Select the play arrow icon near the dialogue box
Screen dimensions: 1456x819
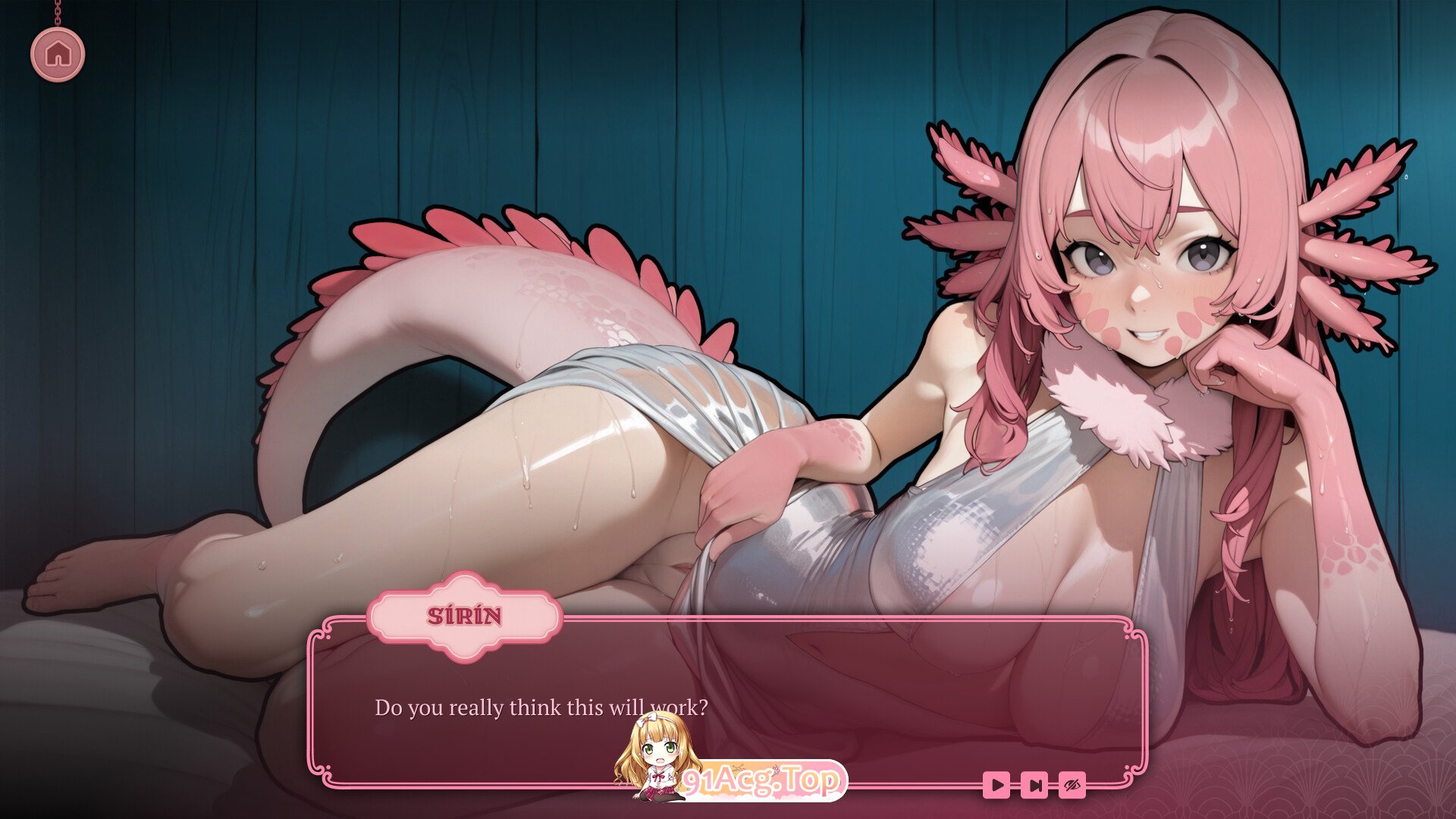[x=996, y=785]
